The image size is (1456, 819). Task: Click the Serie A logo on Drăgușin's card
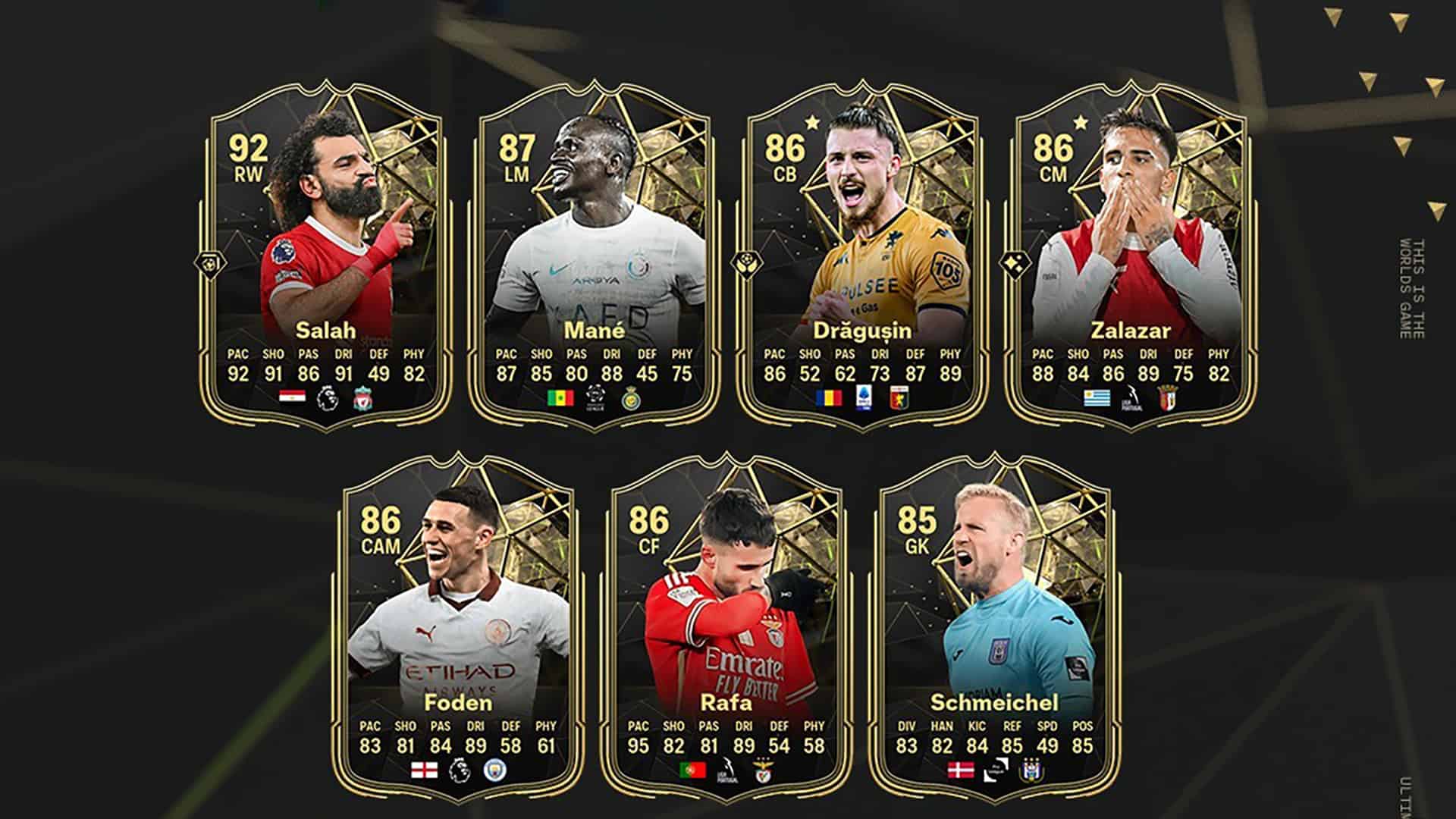point(863,397)
